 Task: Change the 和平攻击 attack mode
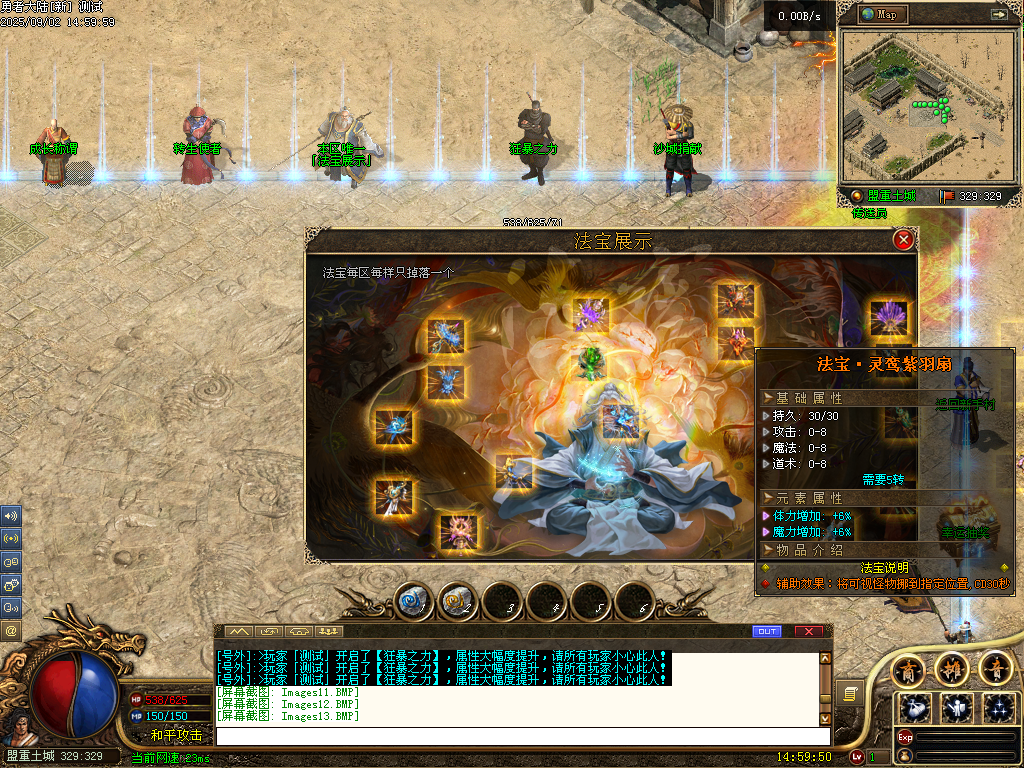tap(176, 735)
